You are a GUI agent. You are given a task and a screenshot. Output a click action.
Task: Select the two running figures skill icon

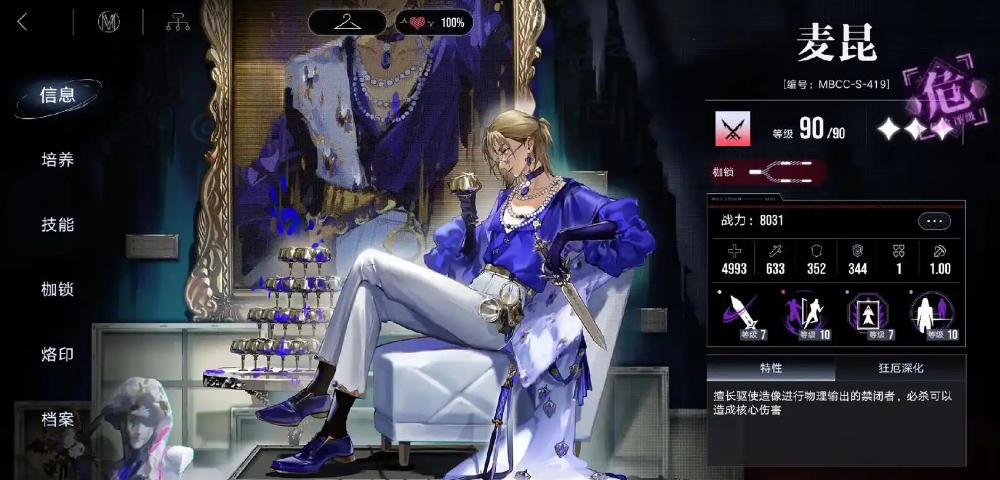tap(803, 313)
